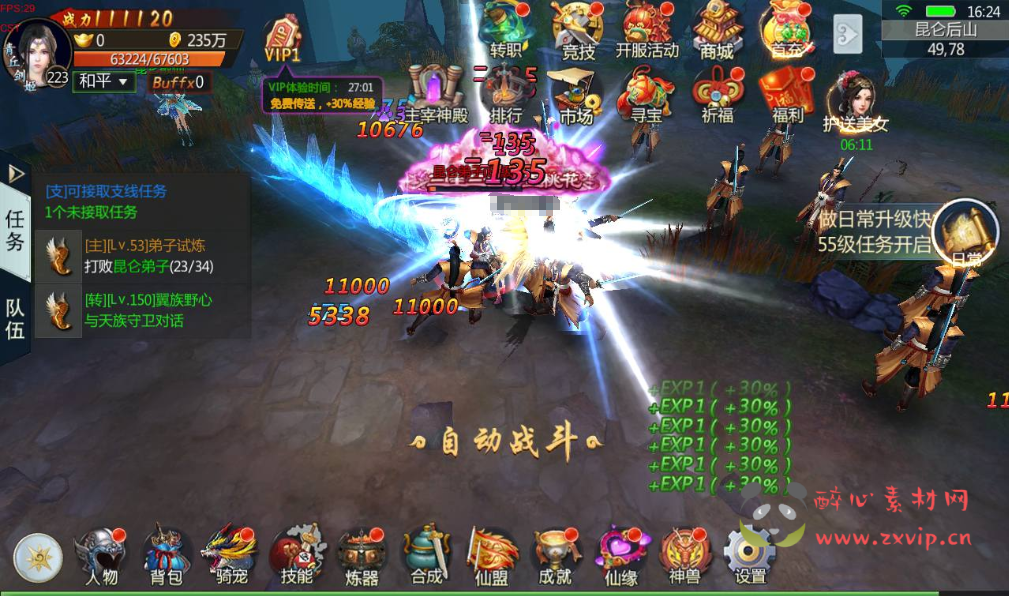This screenshot has height=596, width=1009.
Task: Open the 和平 combat mode dropdown
Action: tap(103, 81)
